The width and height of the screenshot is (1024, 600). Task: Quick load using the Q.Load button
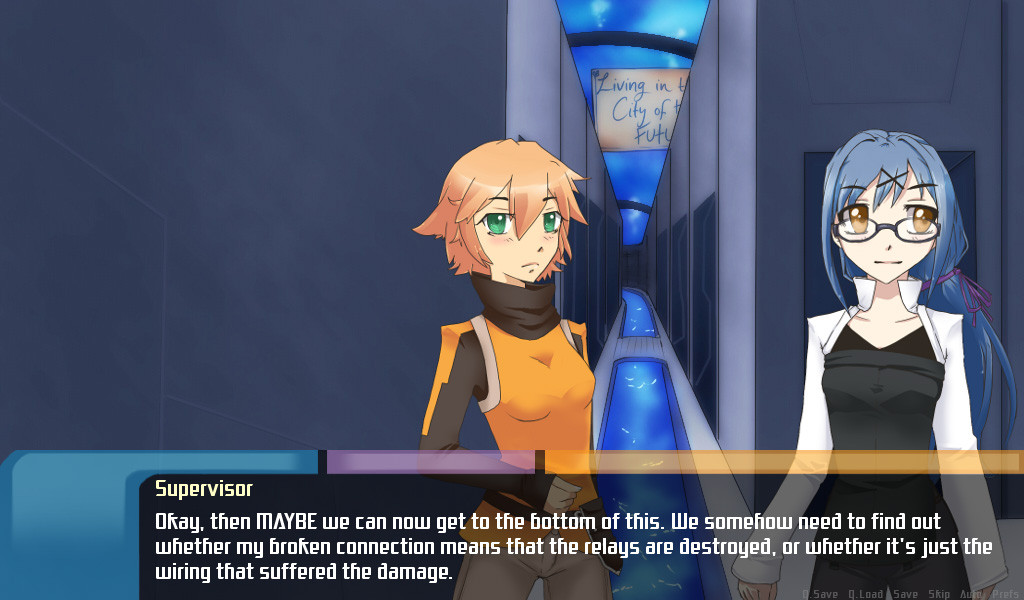pyautogui.click(x=865, y=594)
